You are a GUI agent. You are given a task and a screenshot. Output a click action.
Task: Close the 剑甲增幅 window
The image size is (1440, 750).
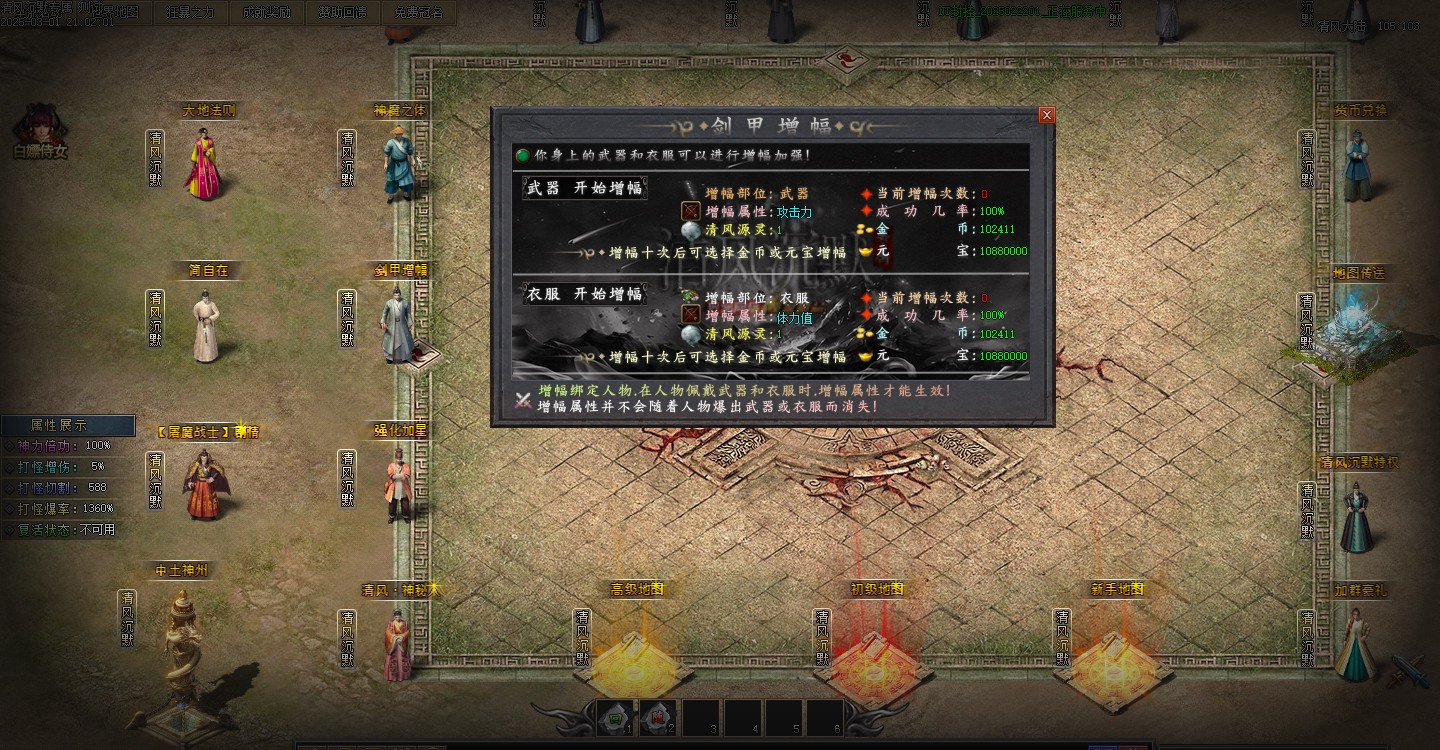(x=1046, y=115)
